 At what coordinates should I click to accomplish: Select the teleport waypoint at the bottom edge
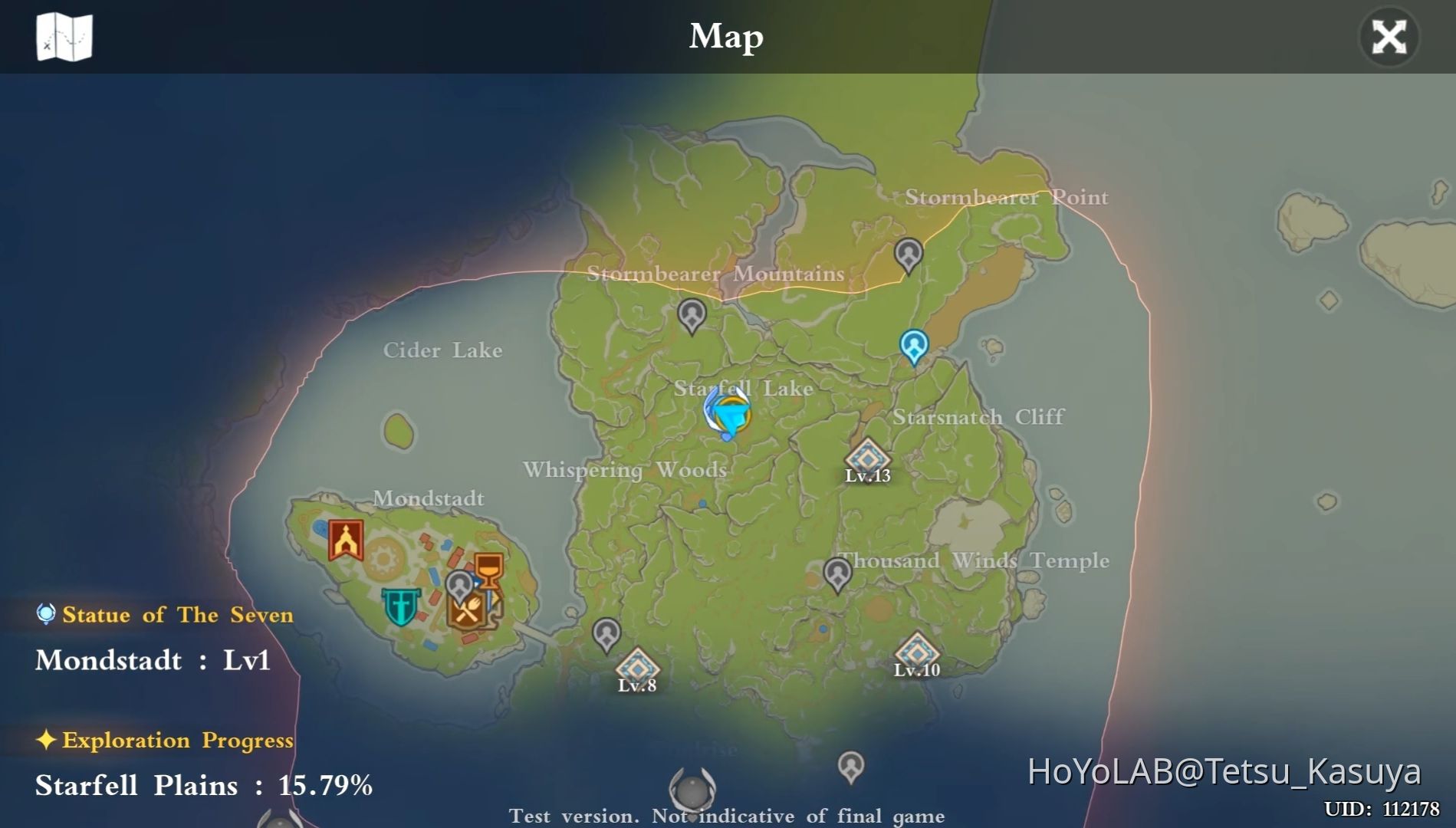coord(850,767)
